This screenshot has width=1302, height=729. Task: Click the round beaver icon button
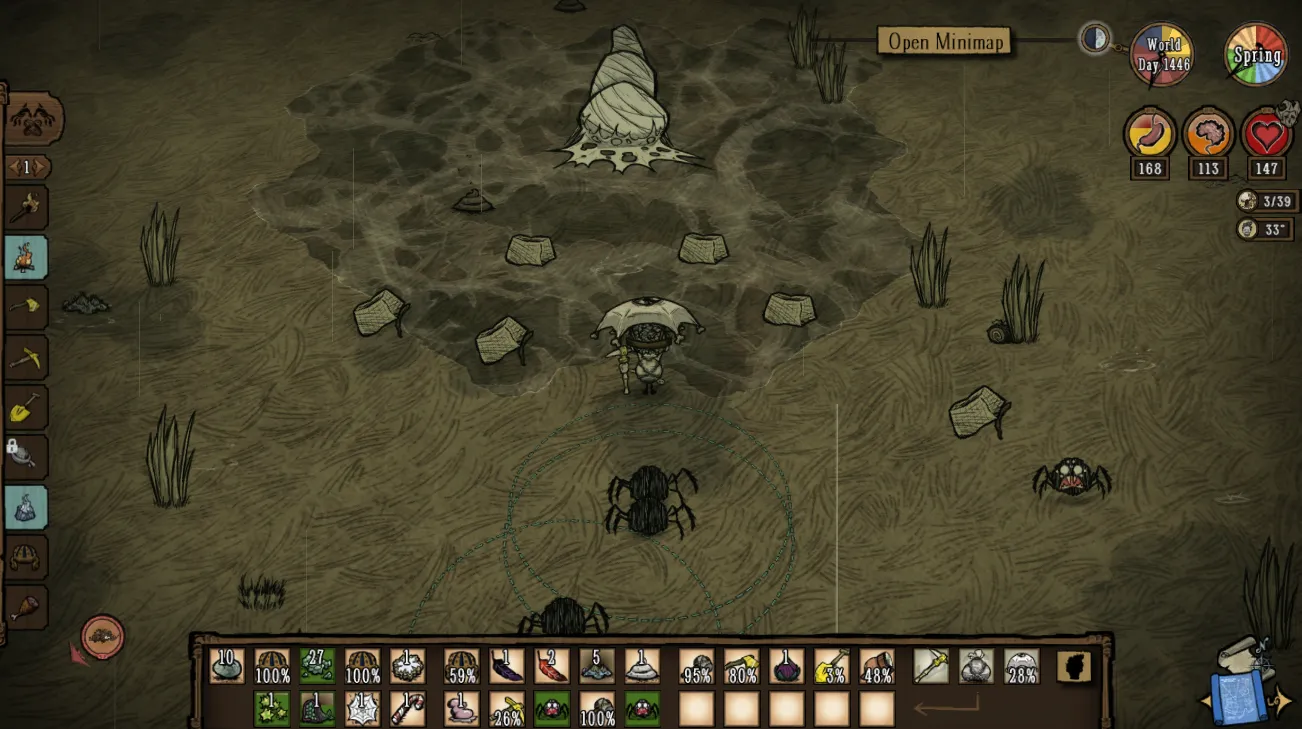[x=102, y=637]
